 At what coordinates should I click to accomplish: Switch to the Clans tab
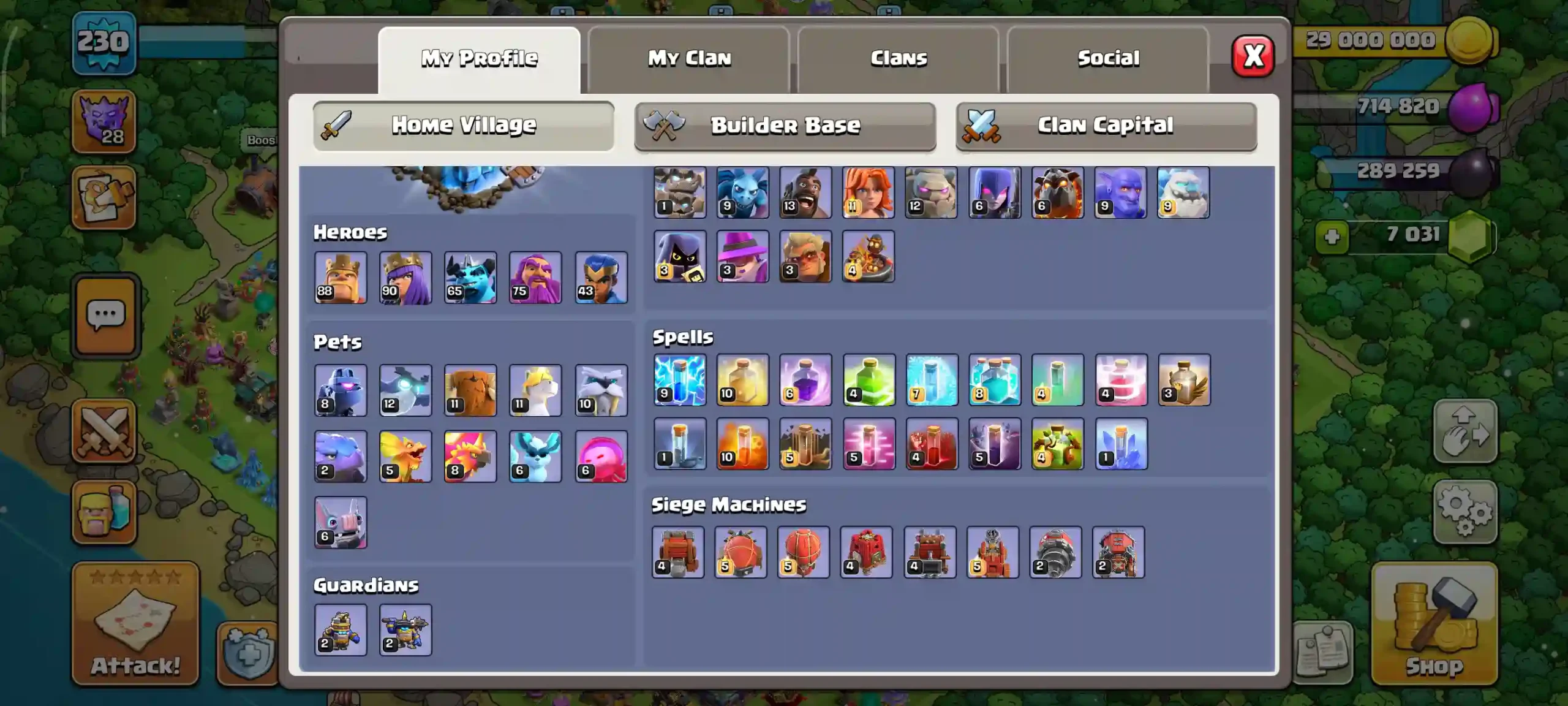pyautogui.click(x=897, y=58)
